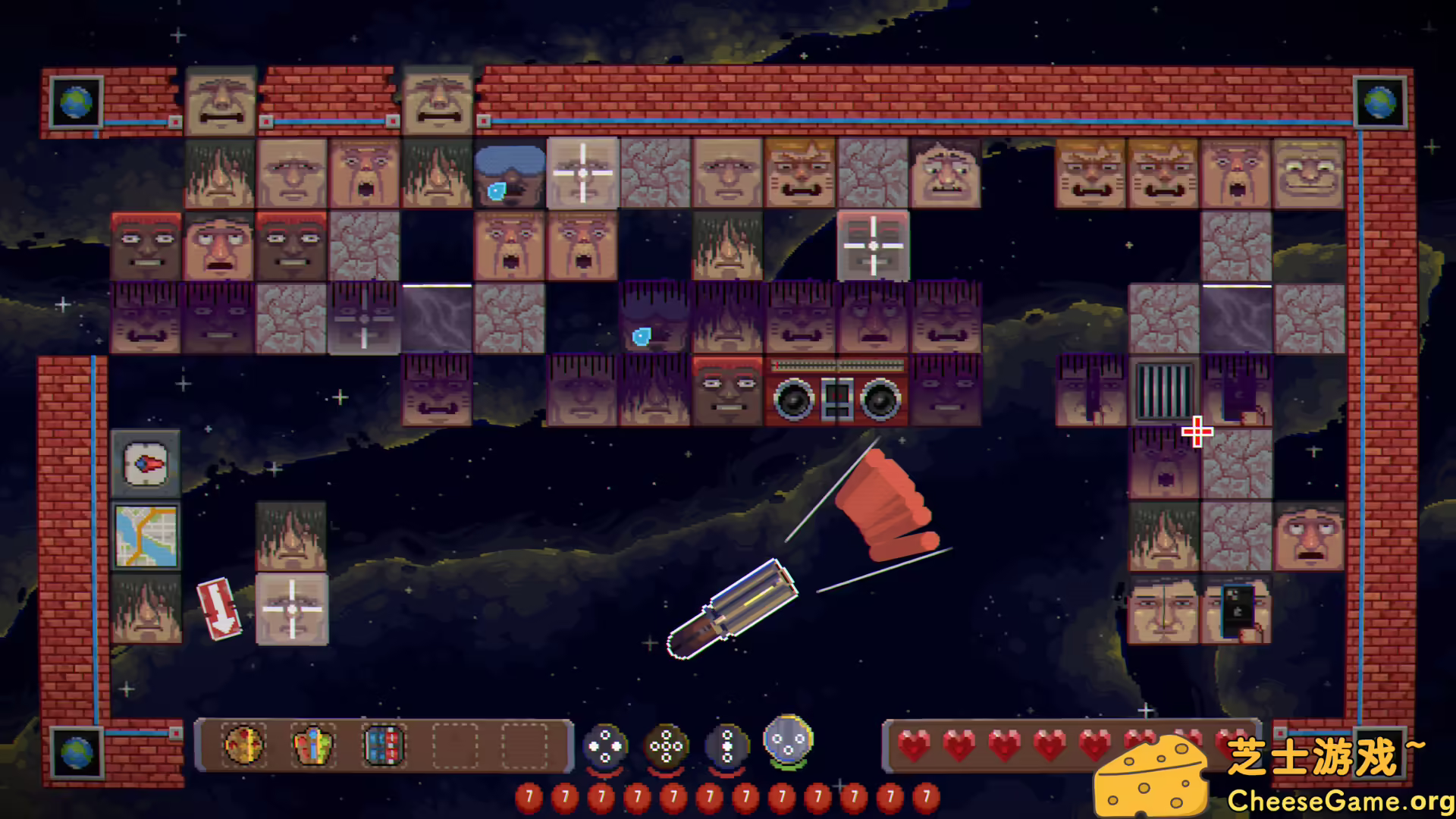The image size is (1456, 819).
Task: Choose the gray orb with vertical pips
Action: 726,747
